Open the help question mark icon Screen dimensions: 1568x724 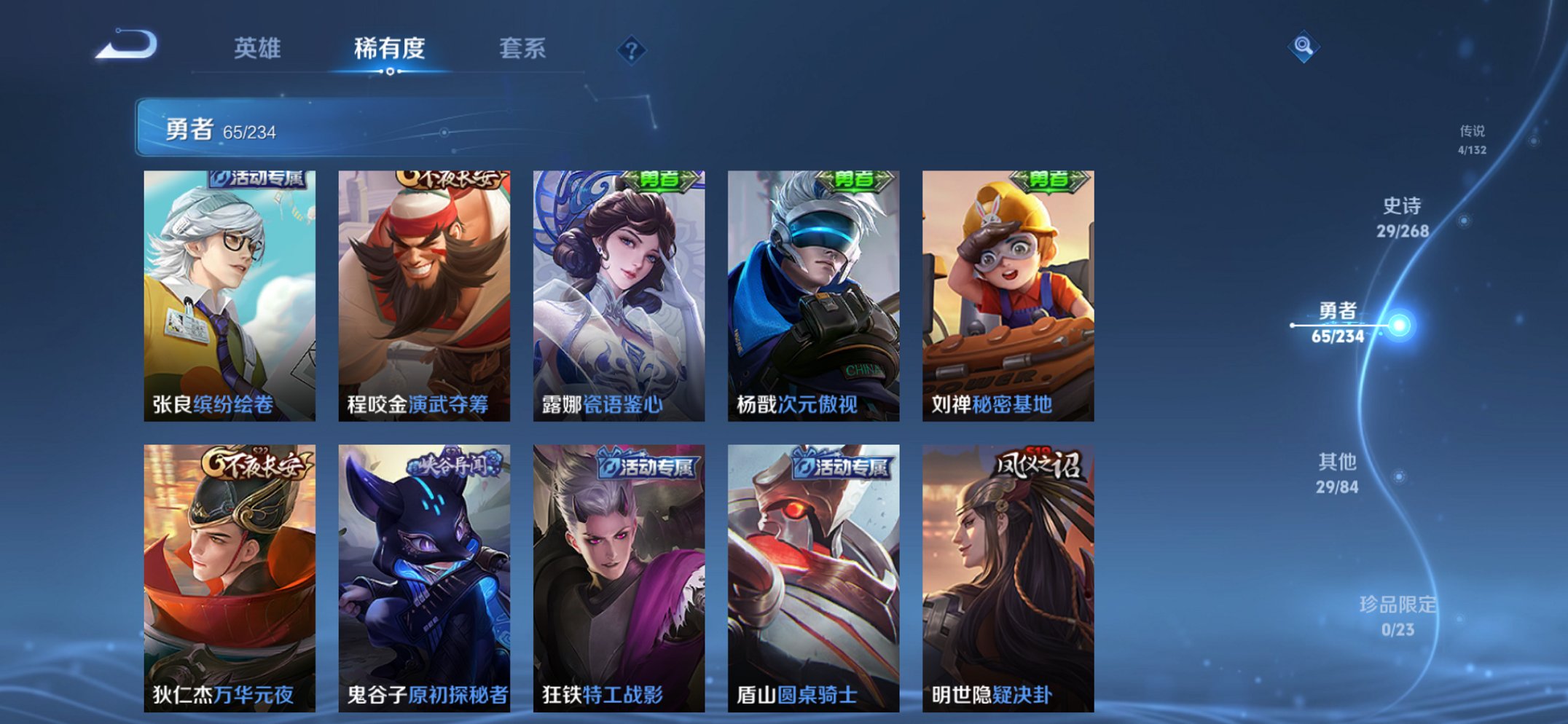(632, 50)
